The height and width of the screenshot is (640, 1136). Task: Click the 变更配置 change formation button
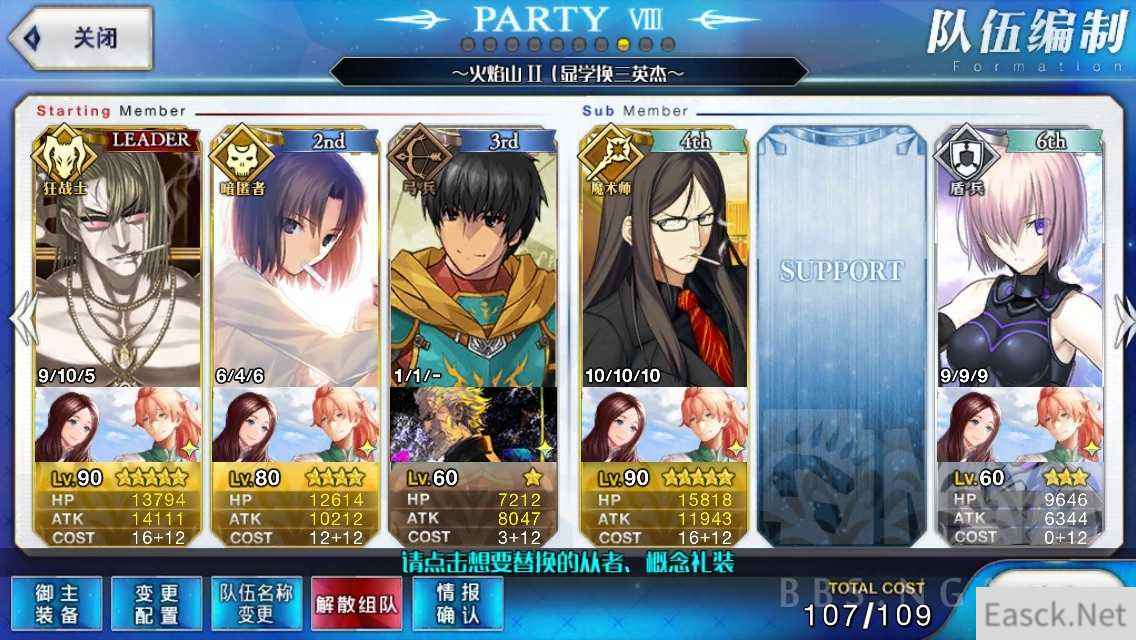156,603
